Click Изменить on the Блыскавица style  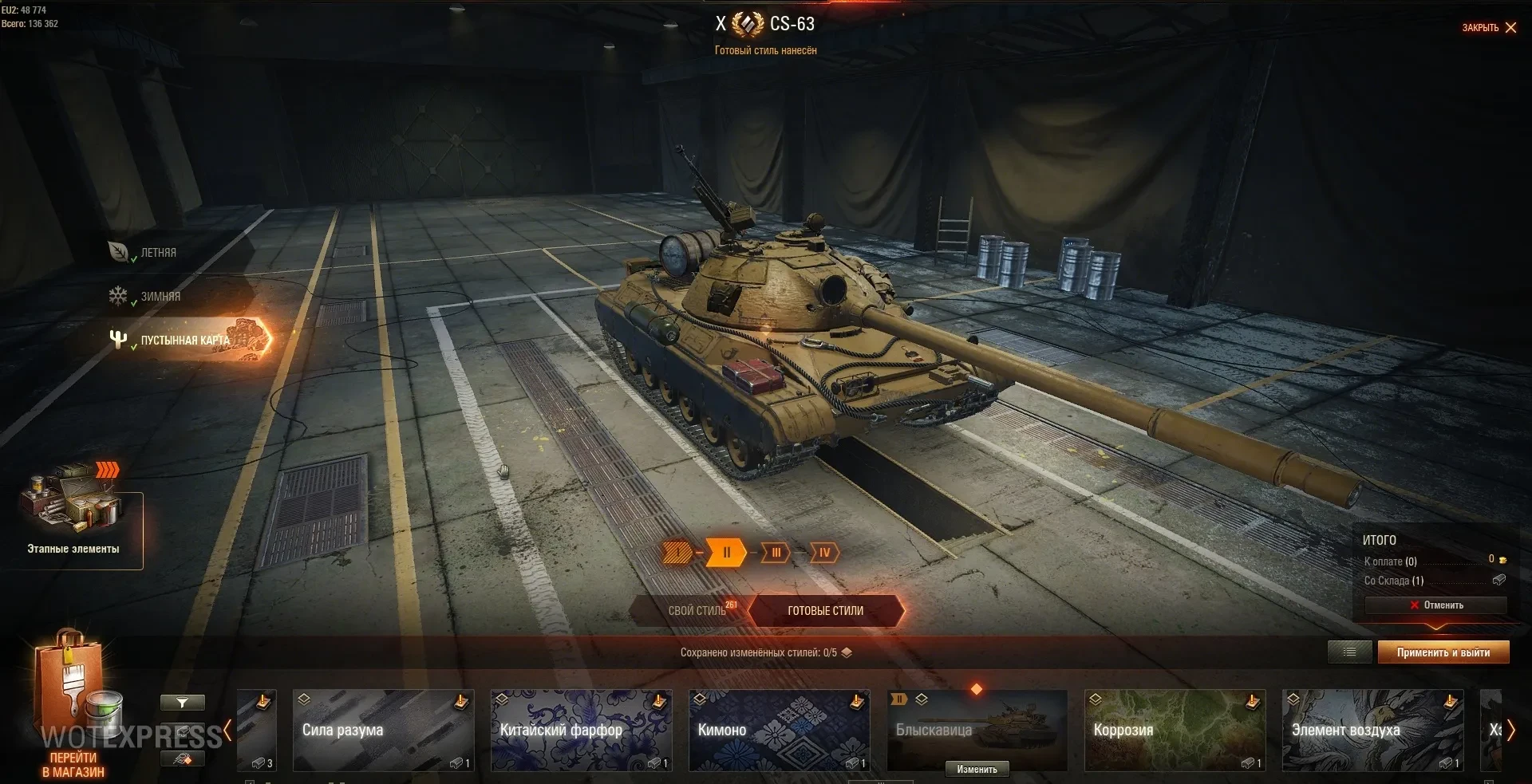coord(977,770)
